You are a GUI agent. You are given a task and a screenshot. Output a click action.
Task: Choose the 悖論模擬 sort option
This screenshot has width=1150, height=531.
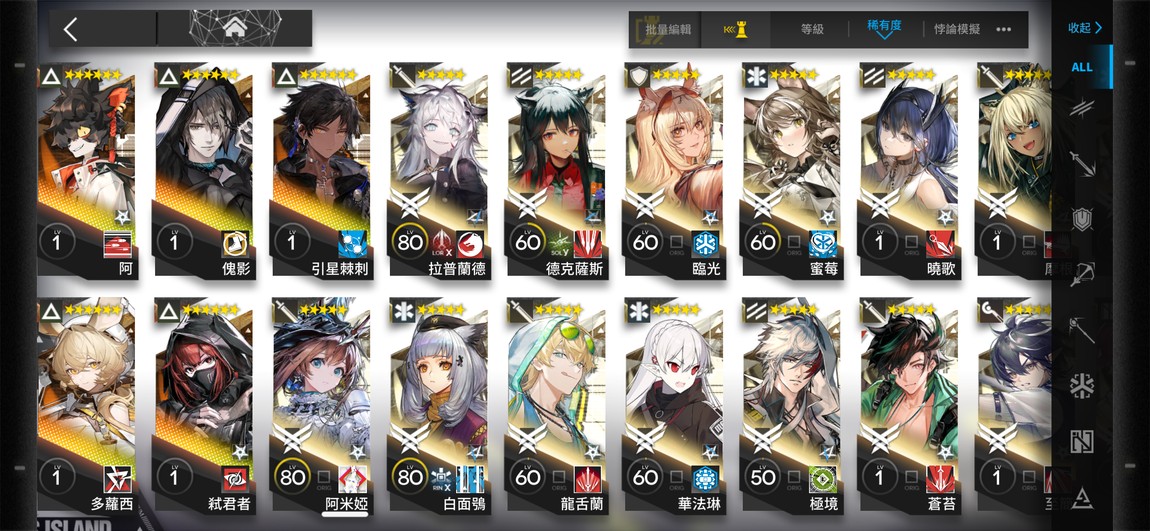tap(956, 30)
